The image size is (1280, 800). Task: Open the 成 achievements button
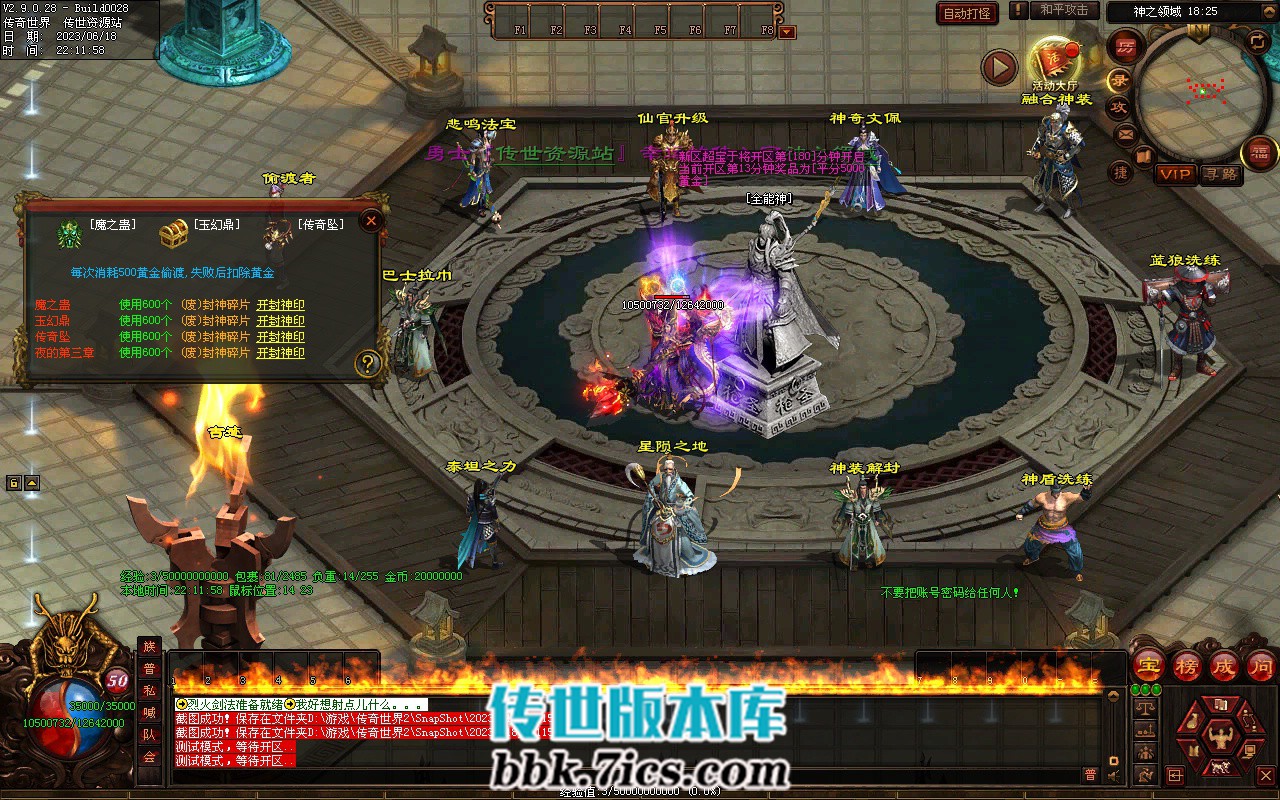pyautogui.click(x=1224, y=665)
